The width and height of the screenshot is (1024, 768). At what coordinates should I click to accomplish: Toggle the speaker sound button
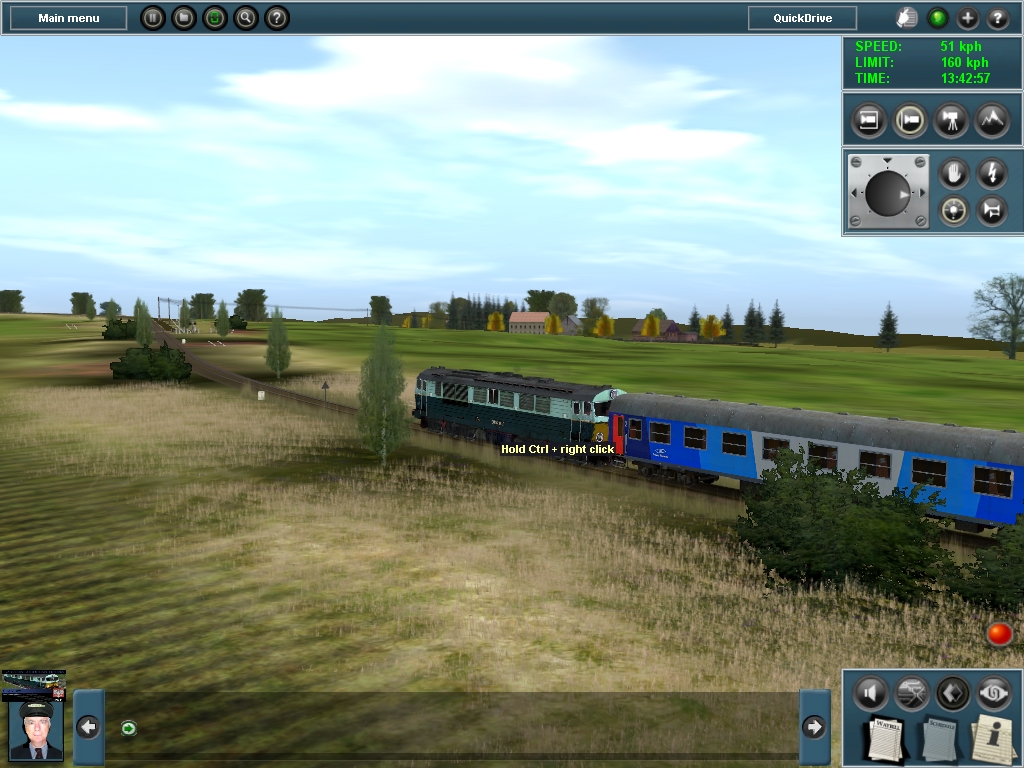pos(870,692)
